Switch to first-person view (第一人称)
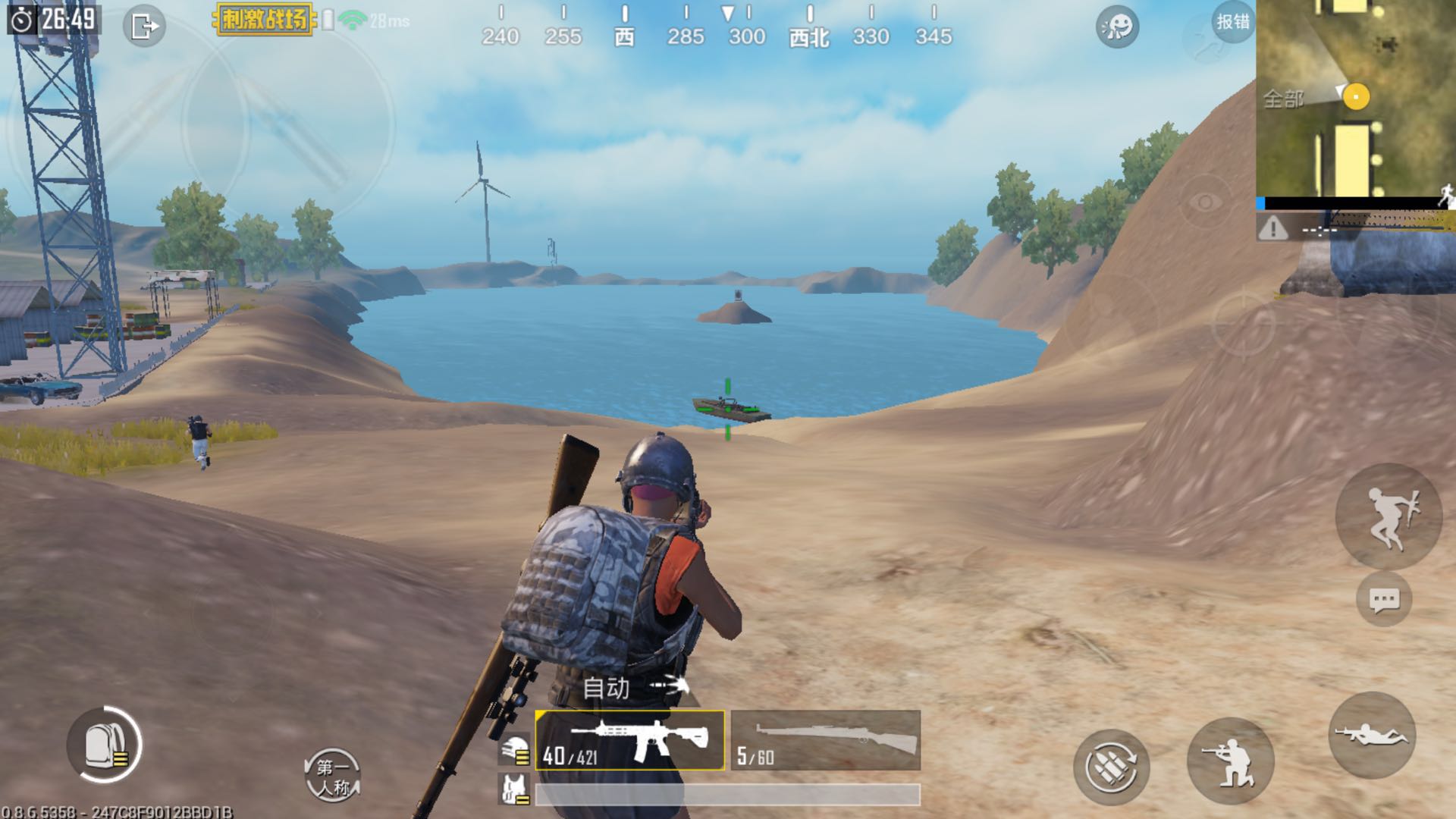This screenshot has height=819, width=1456. (x=332, y=776)
